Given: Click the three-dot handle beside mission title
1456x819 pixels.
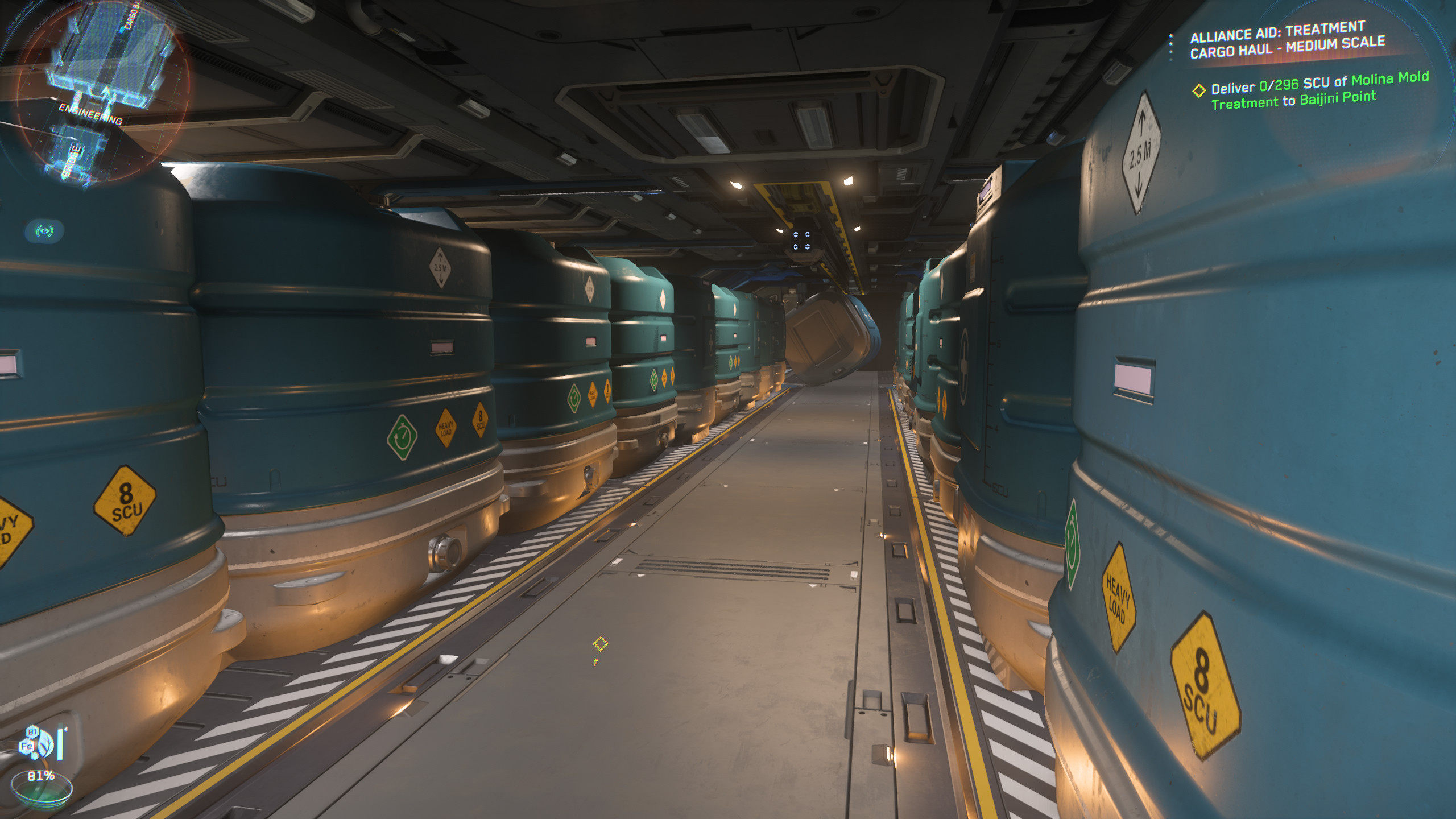Looking at the screenshot, I should pos(1170,47).
